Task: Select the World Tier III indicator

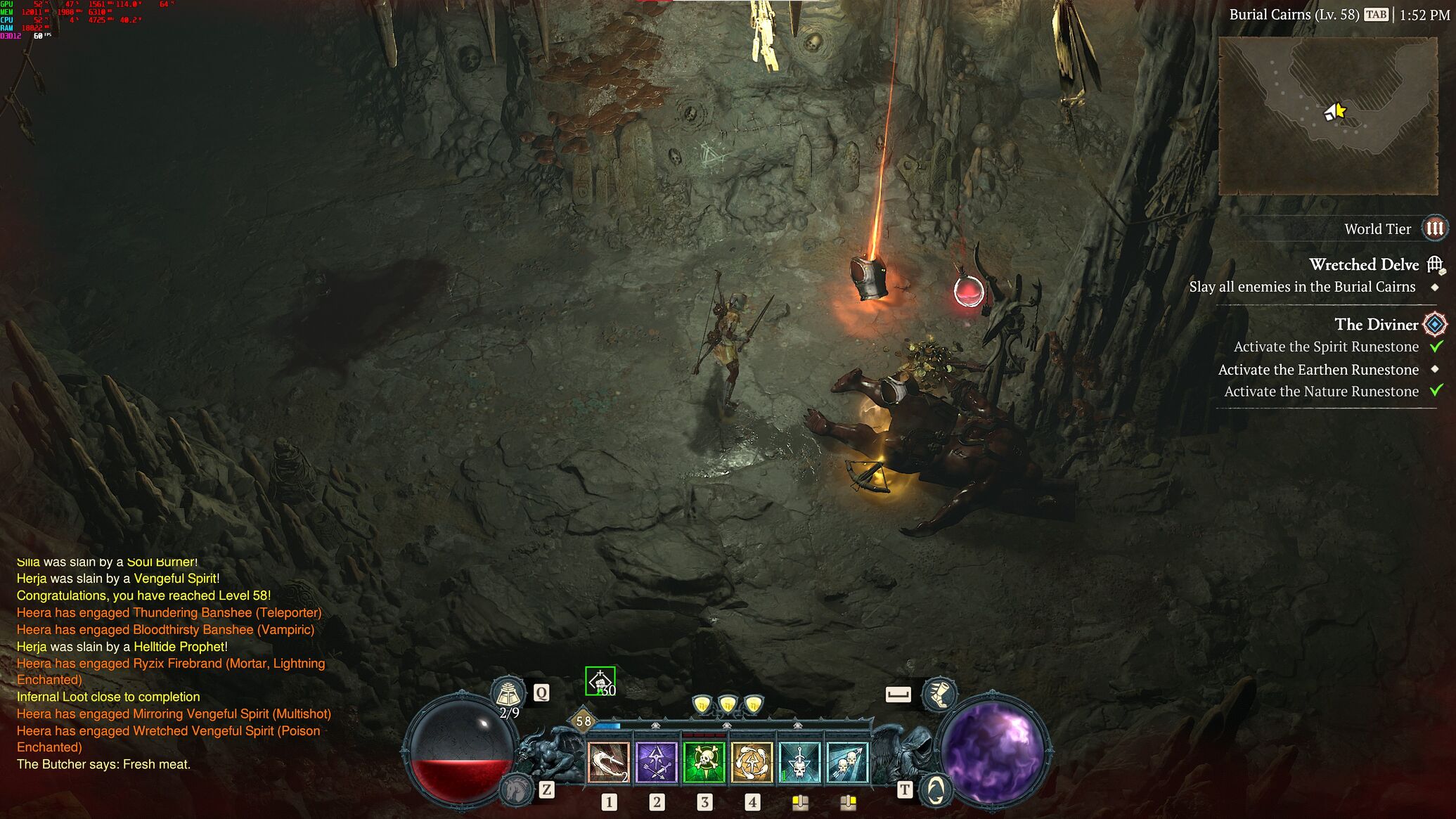Action: coord(1434,228)
